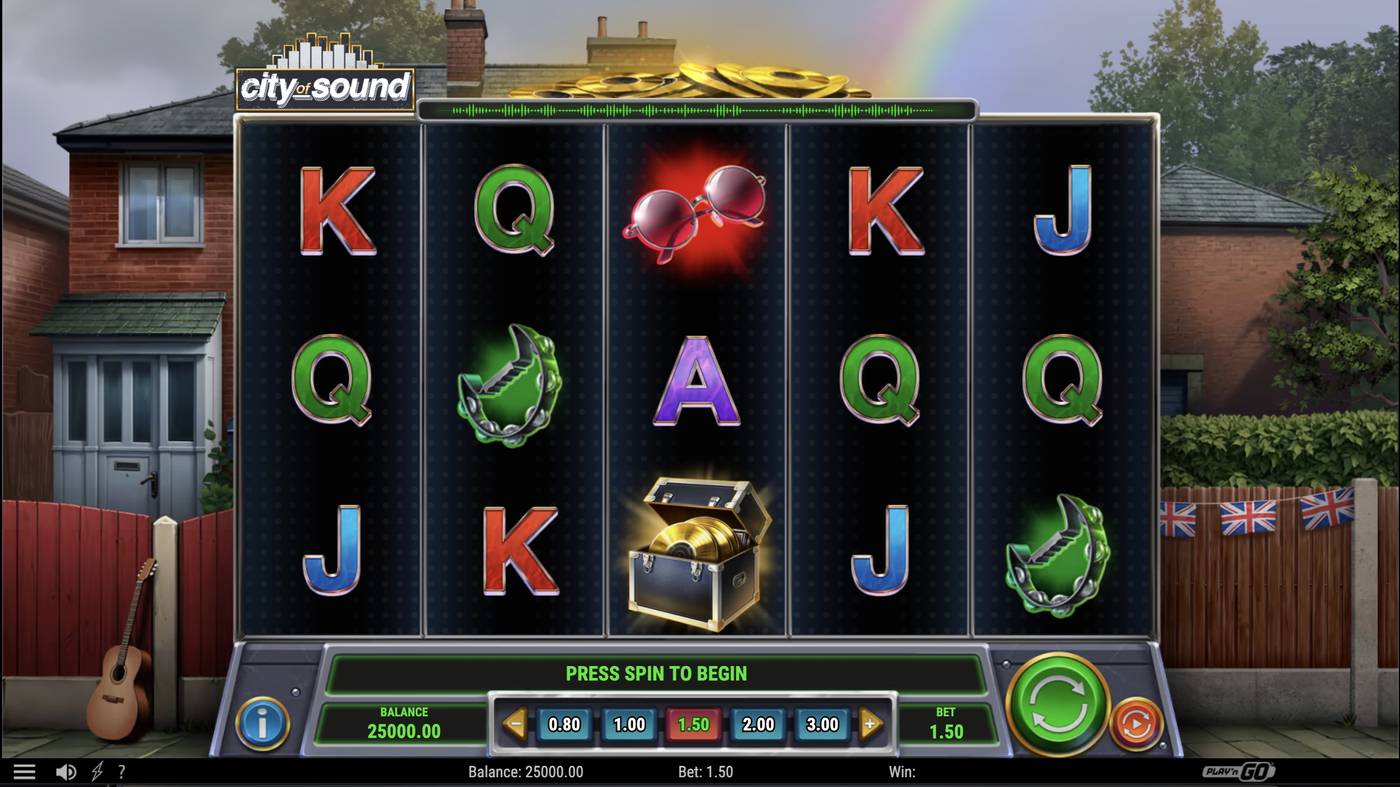This screenshot has height=787, width=1400.
Task: Click the Play'n GO logo
Action: click(x=1238, y=770)
